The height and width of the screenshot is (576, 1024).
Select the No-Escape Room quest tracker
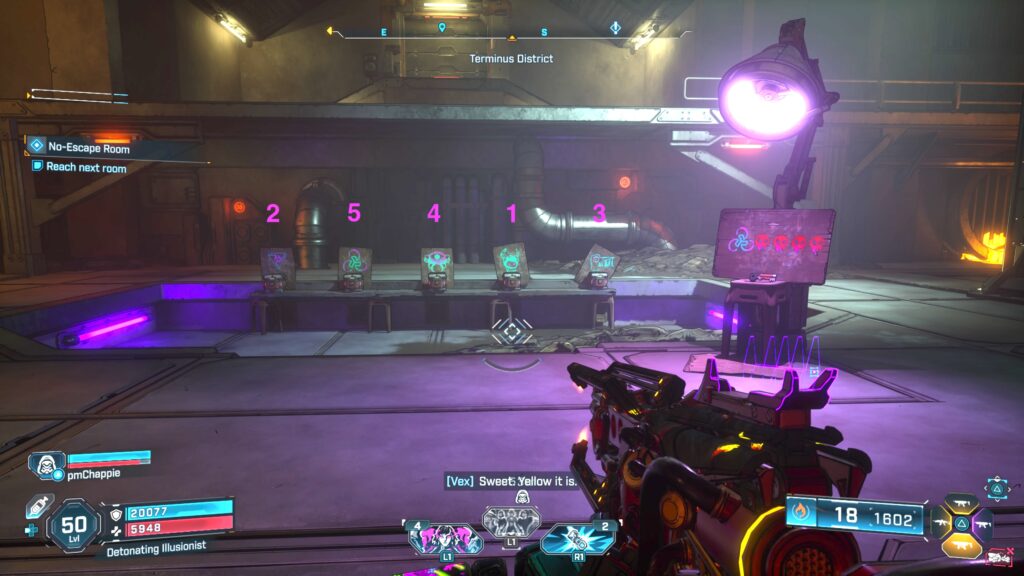(x=88, y=147)
